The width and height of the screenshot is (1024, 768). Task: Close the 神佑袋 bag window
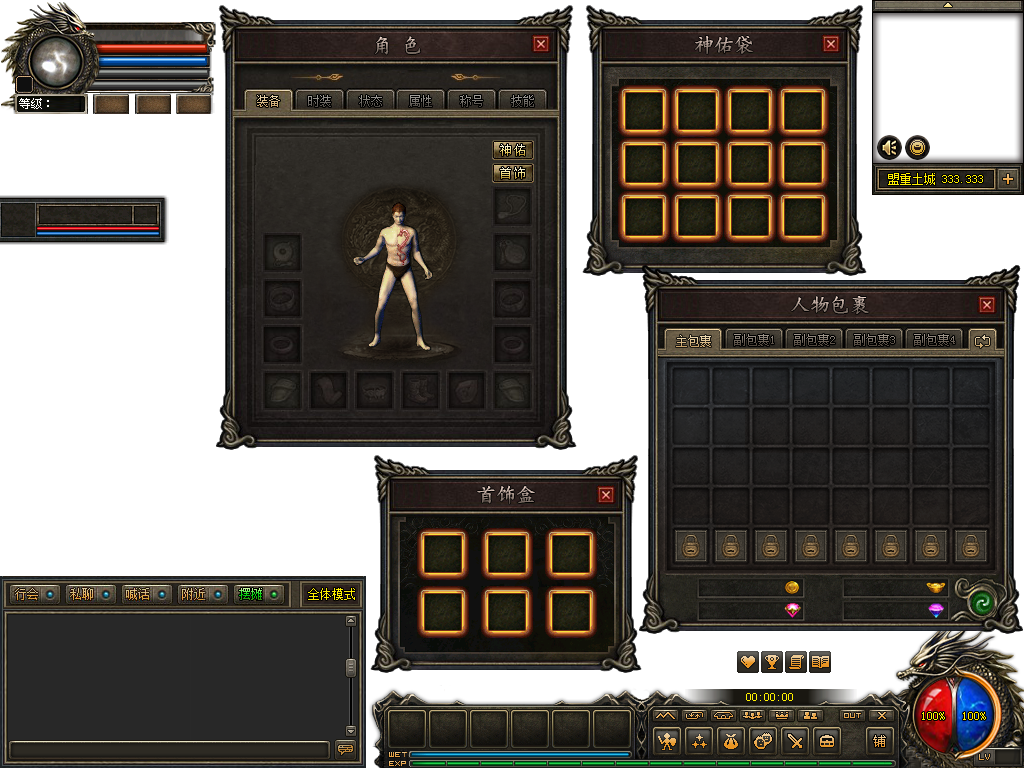[831, 44]
